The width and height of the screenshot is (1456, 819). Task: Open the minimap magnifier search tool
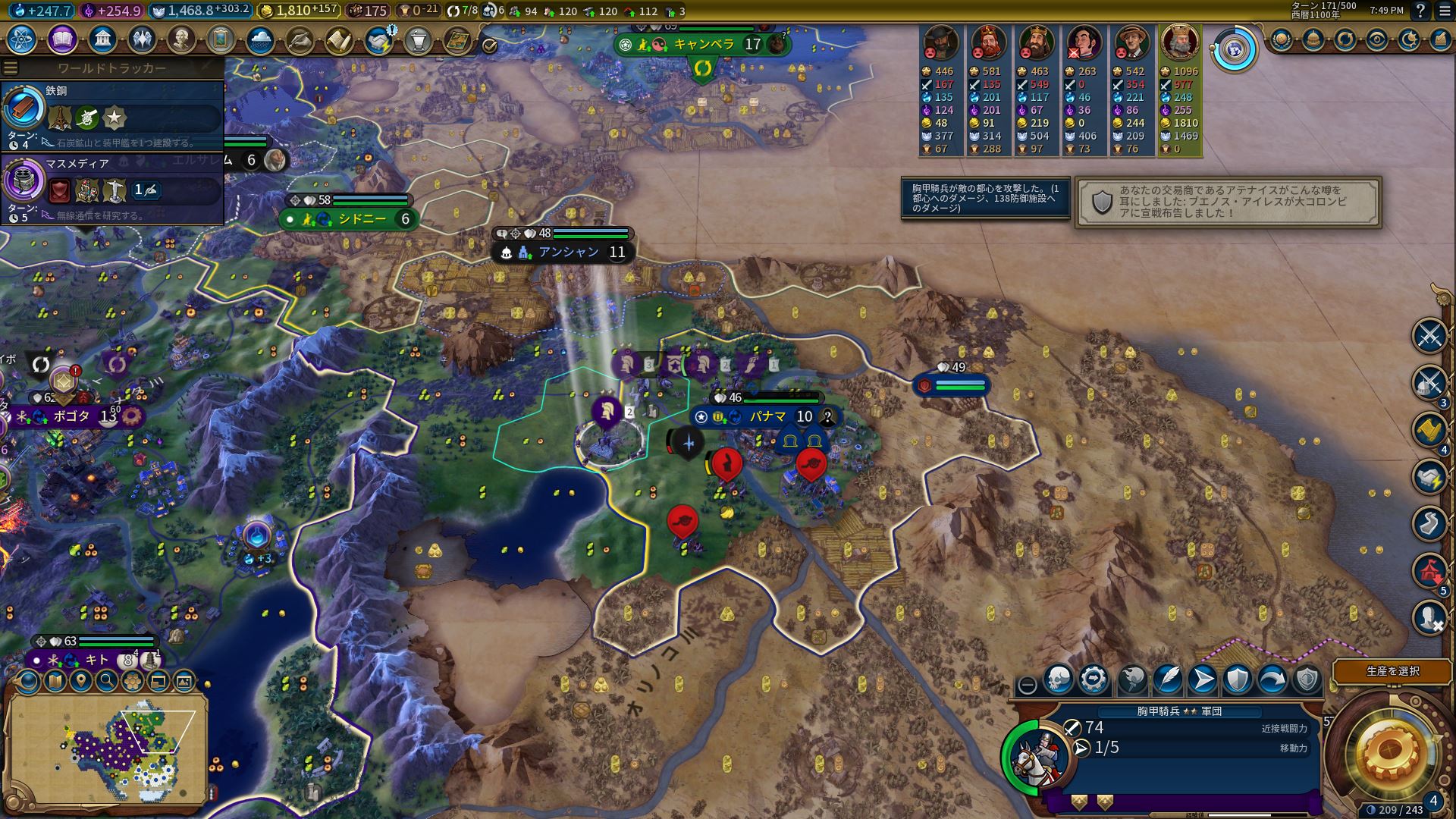(107, 681)
